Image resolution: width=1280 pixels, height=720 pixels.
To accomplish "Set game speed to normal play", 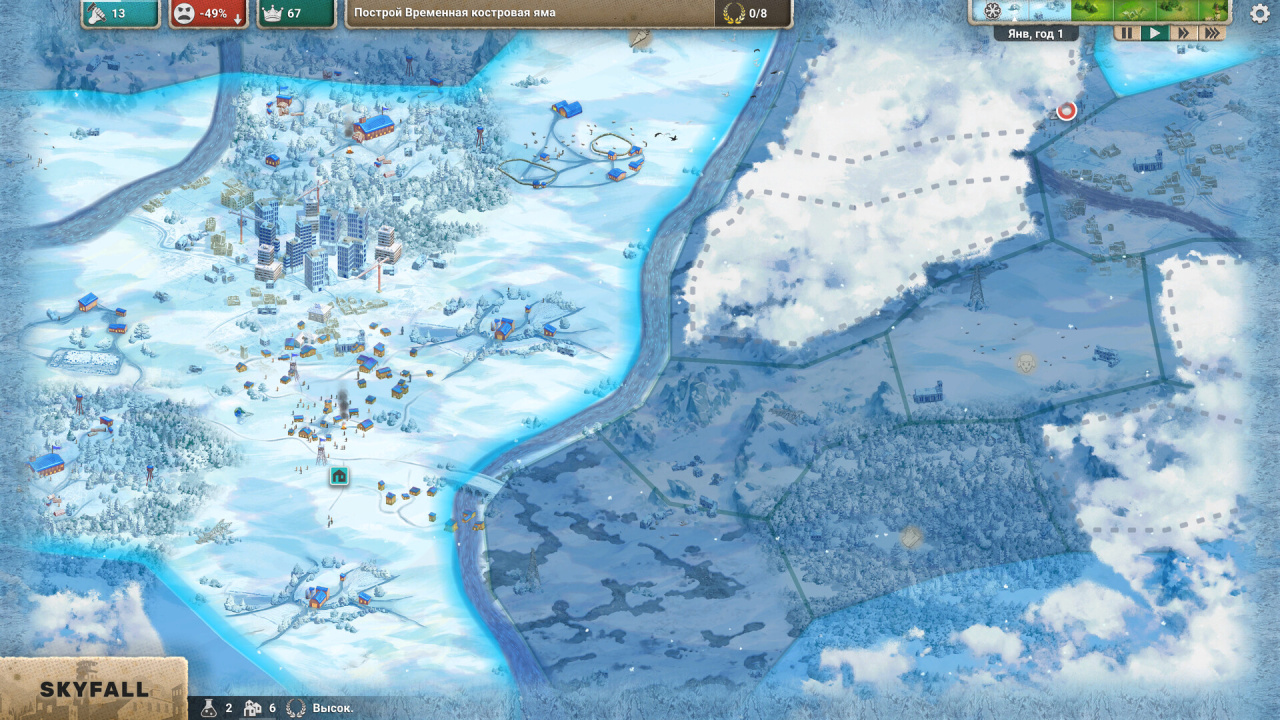I will click(1155, 33).
